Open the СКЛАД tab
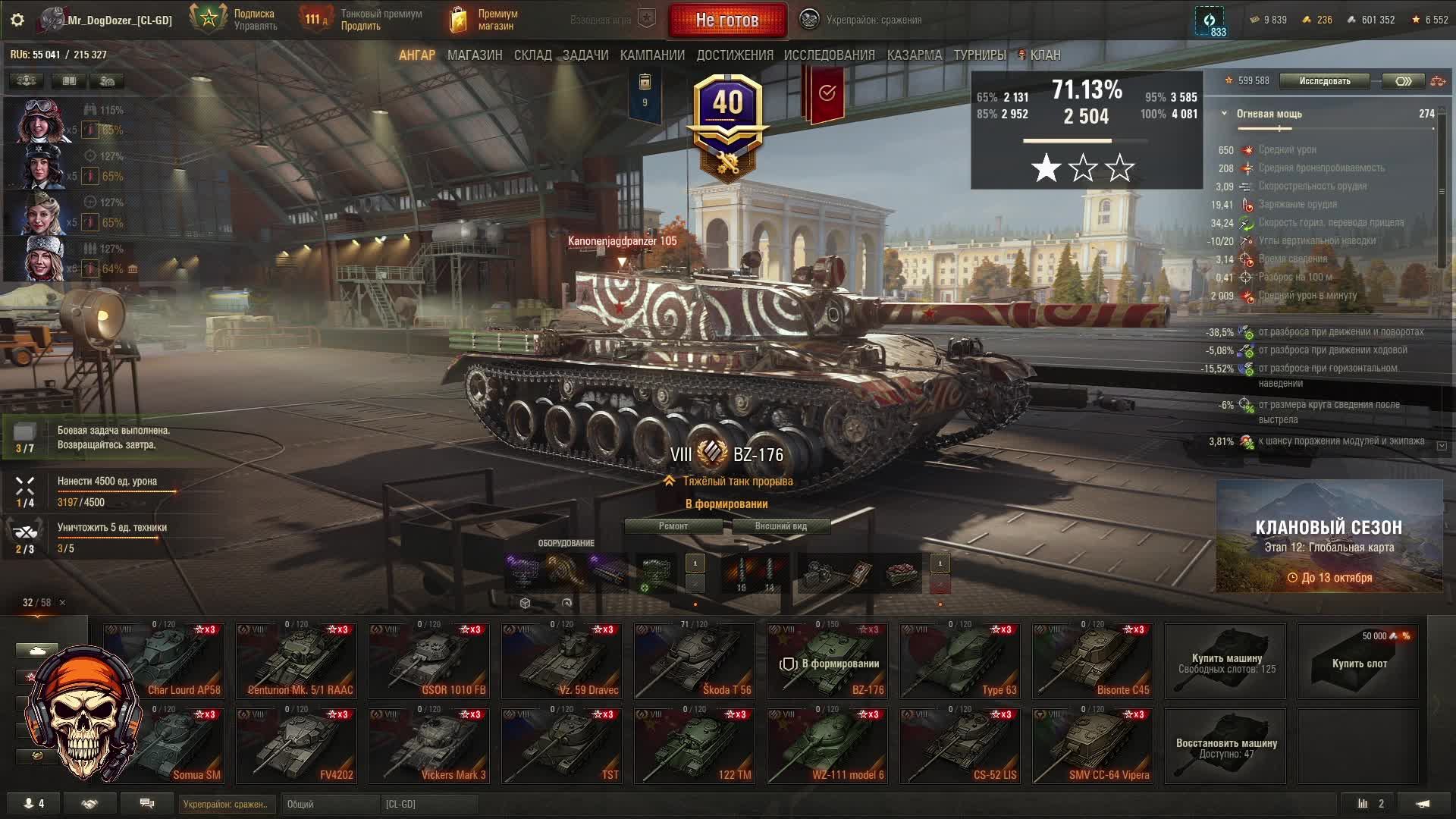The width and height of the screenshot is (1456, 819). [x=532, y=55]
